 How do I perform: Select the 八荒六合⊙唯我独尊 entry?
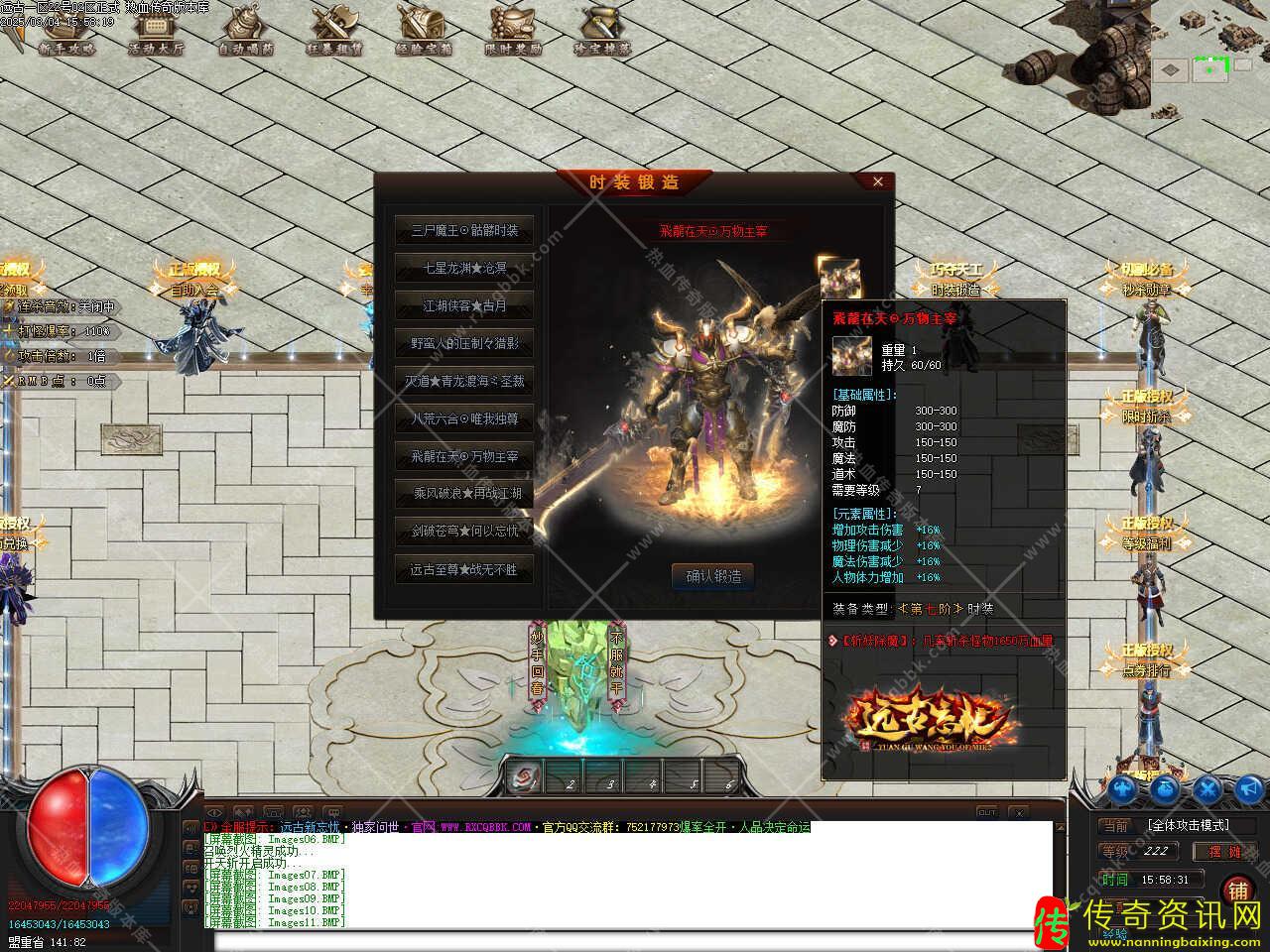[464, 418]
